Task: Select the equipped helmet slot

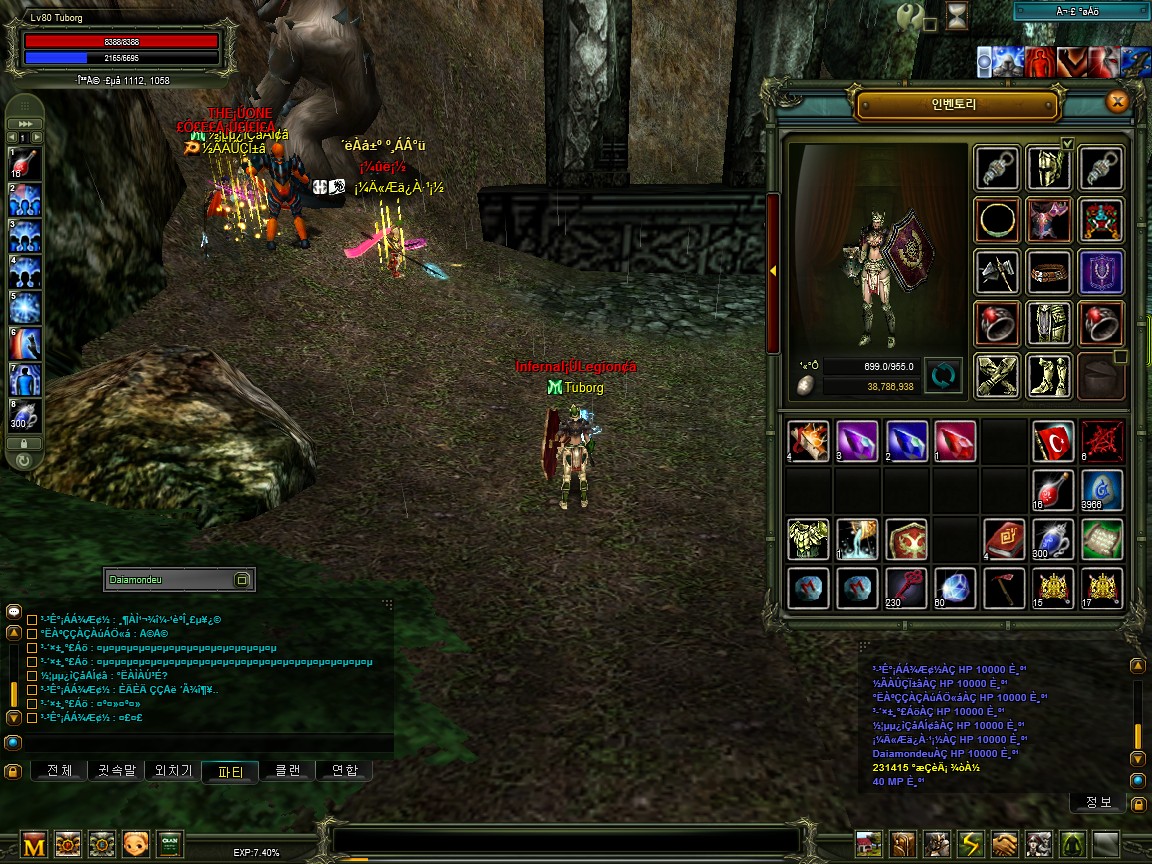Action: pyautogui.click(x=1049, y=168)
